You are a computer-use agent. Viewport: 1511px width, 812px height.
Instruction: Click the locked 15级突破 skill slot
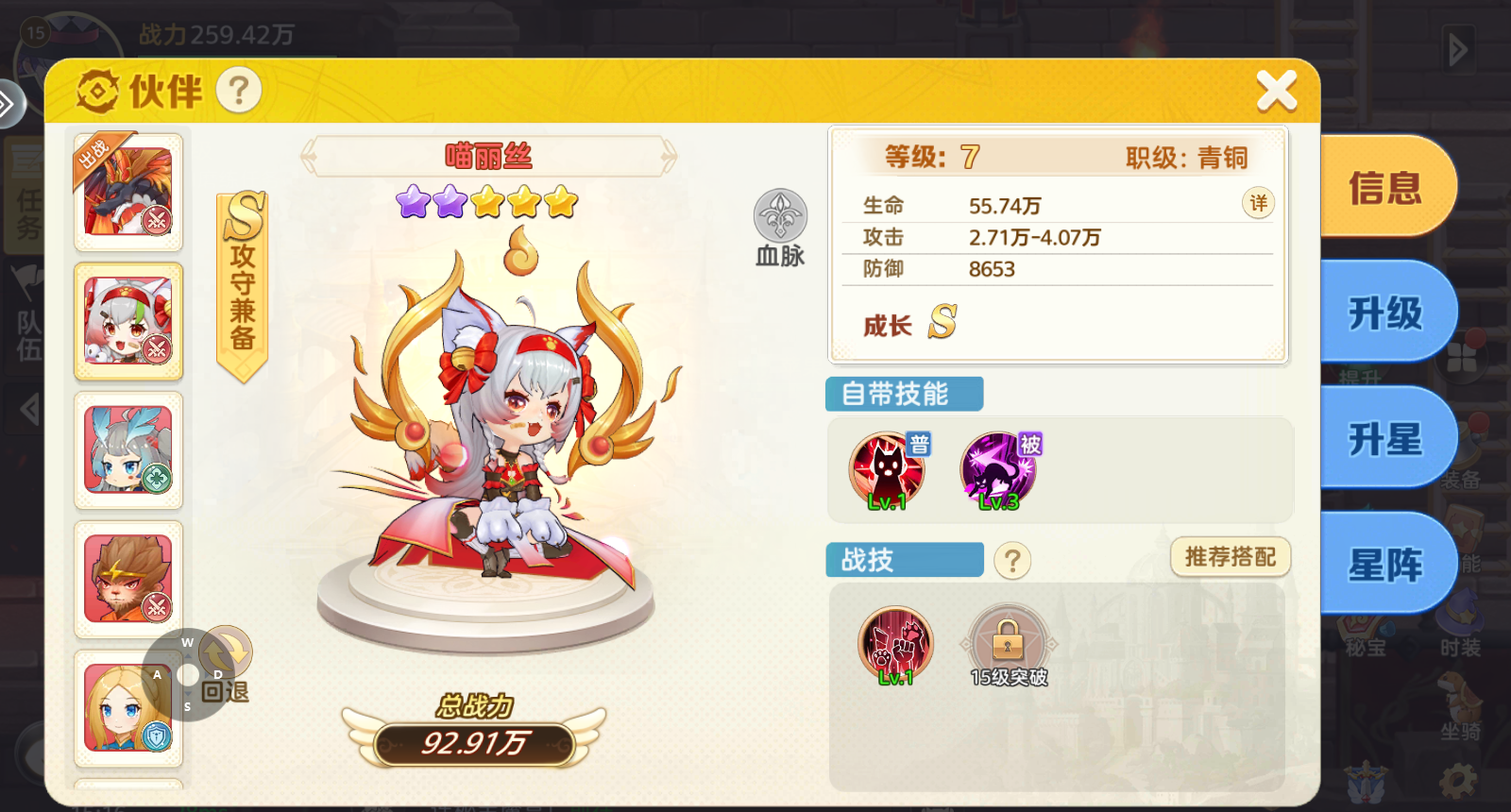[1010, 640]
